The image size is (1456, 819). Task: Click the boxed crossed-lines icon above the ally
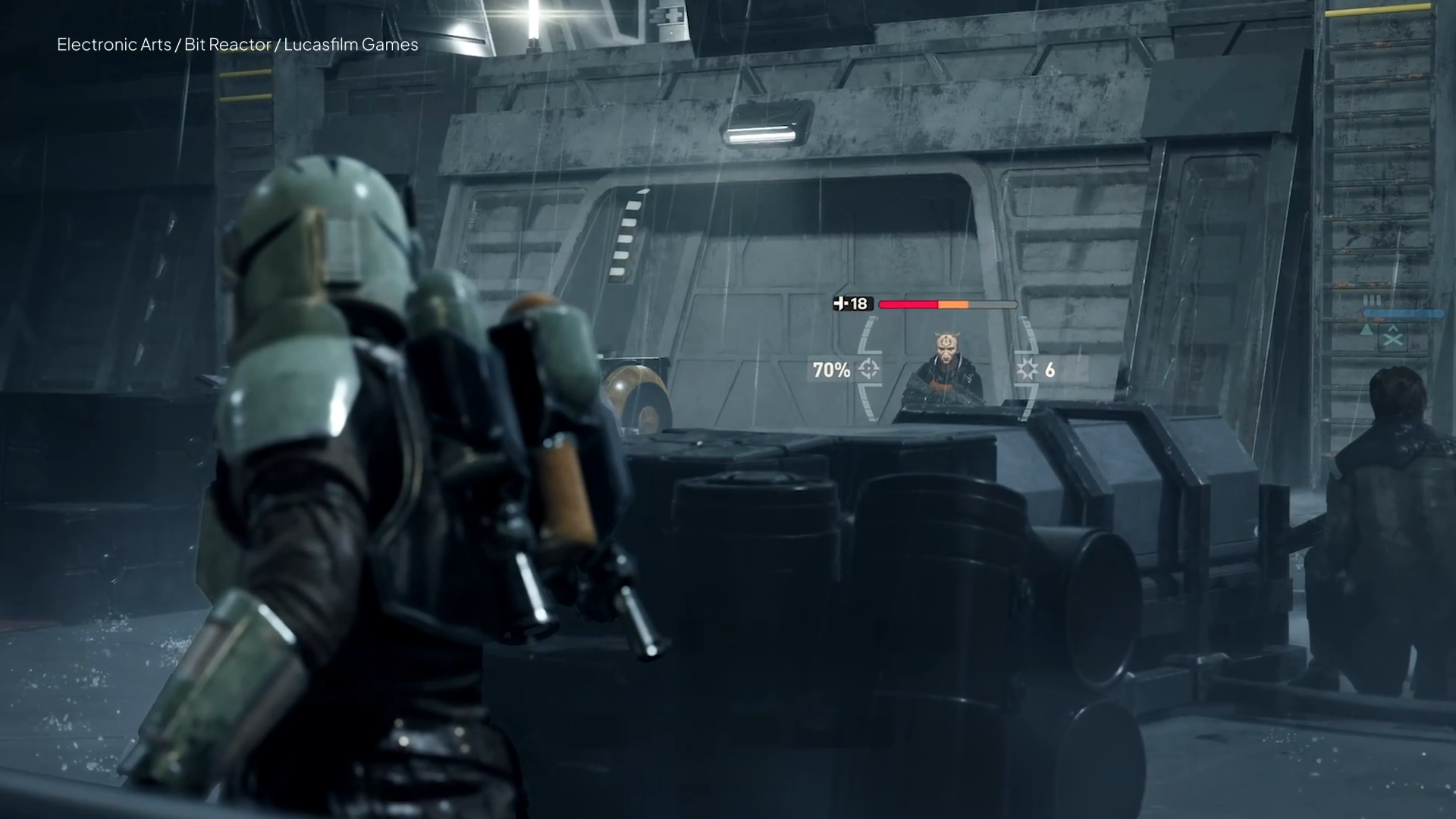click(1393, 338)
